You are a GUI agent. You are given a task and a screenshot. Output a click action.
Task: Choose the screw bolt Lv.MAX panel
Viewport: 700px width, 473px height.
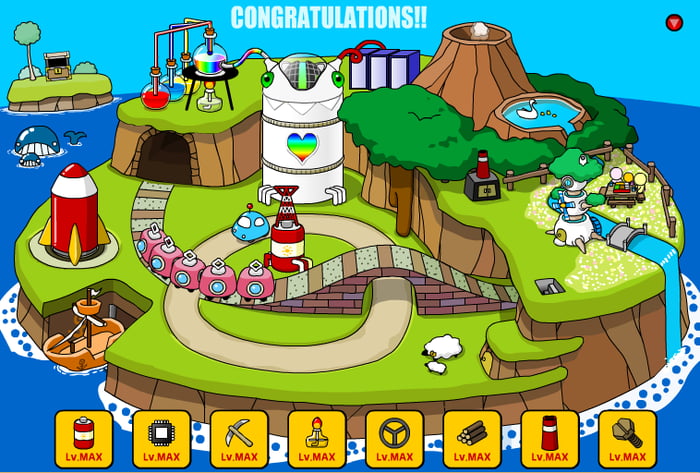pos(627,439)
